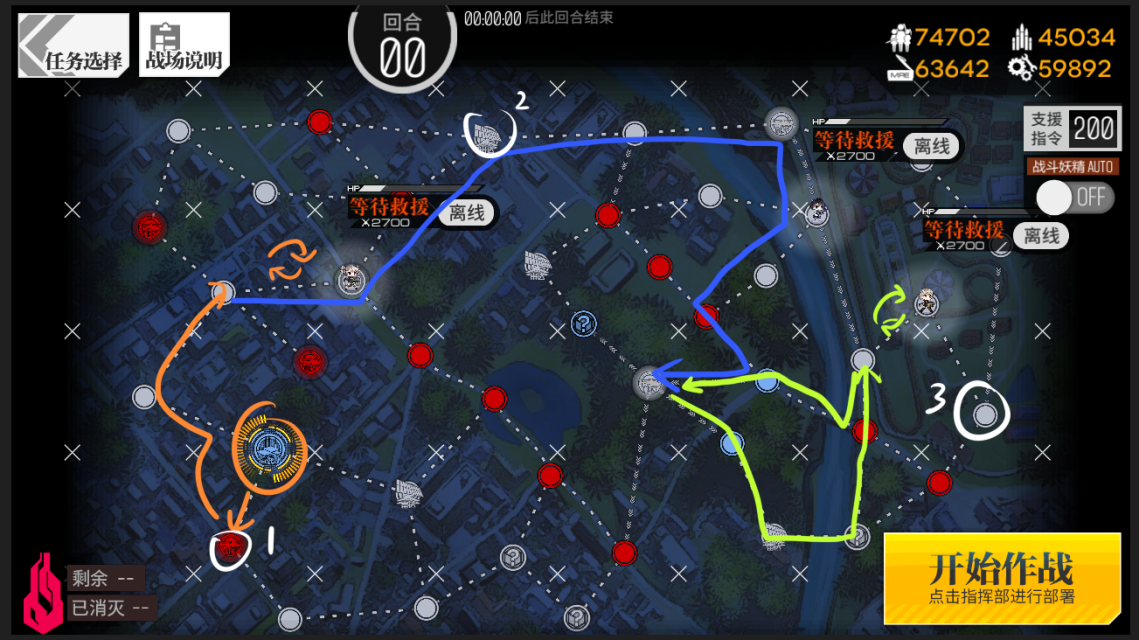Pick the grey node marked 3
Viewport: 1139px width, 640px height.
(984, 413)
